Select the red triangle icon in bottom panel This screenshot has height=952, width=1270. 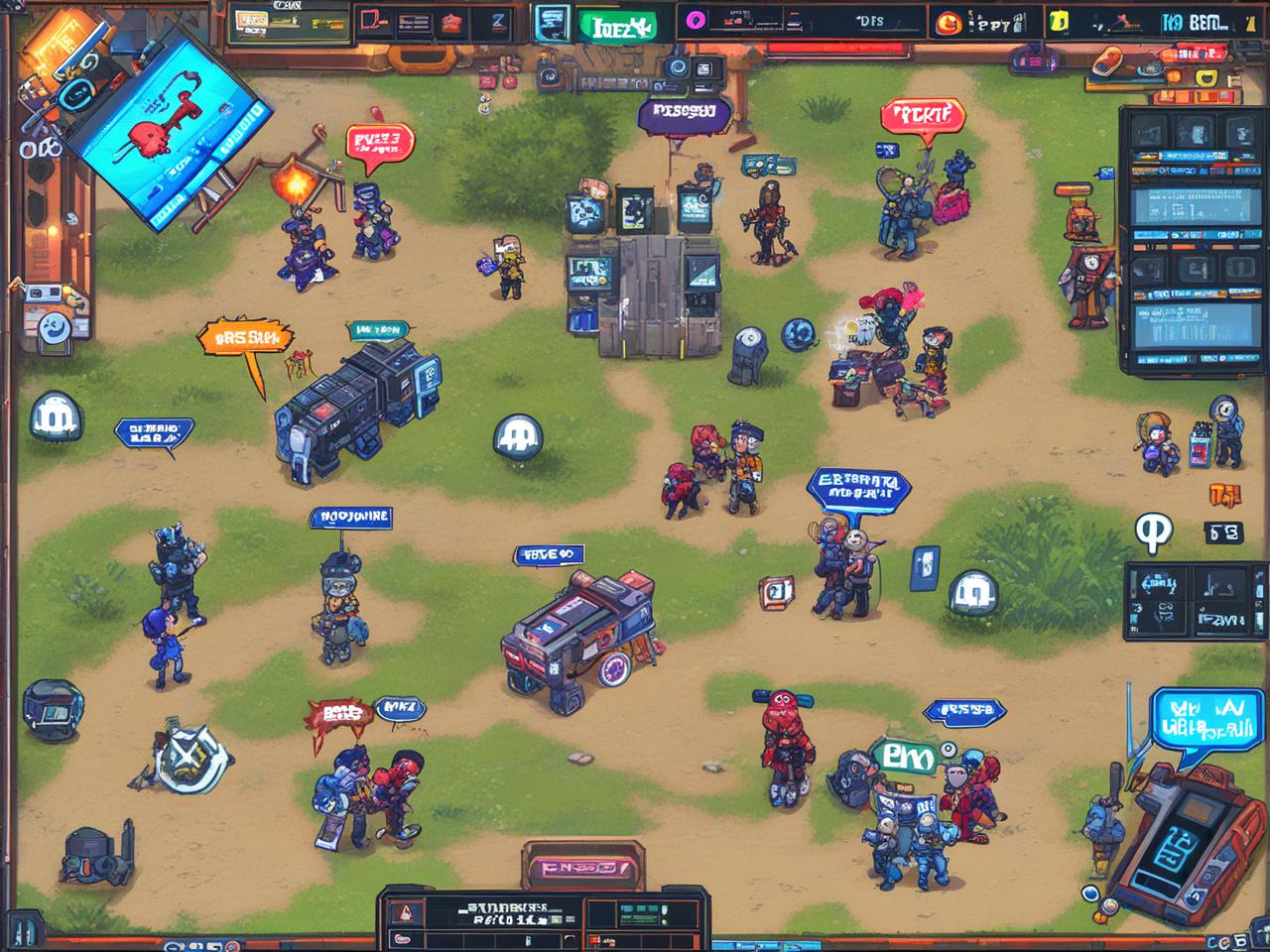(404, 913)
